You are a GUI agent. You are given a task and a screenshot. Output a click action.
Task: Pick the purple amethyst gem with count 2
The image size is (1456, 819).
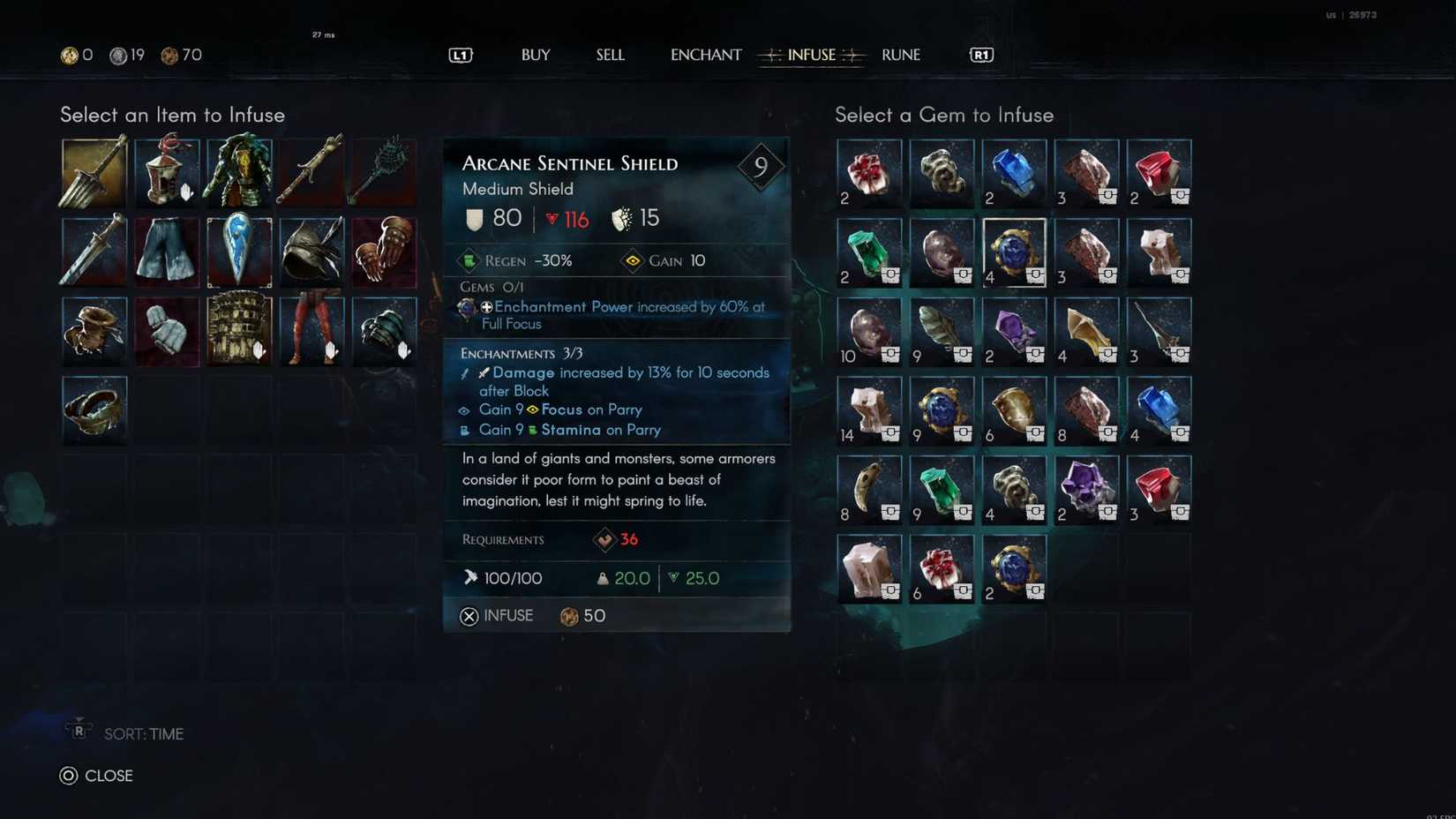click(1014, 331)
